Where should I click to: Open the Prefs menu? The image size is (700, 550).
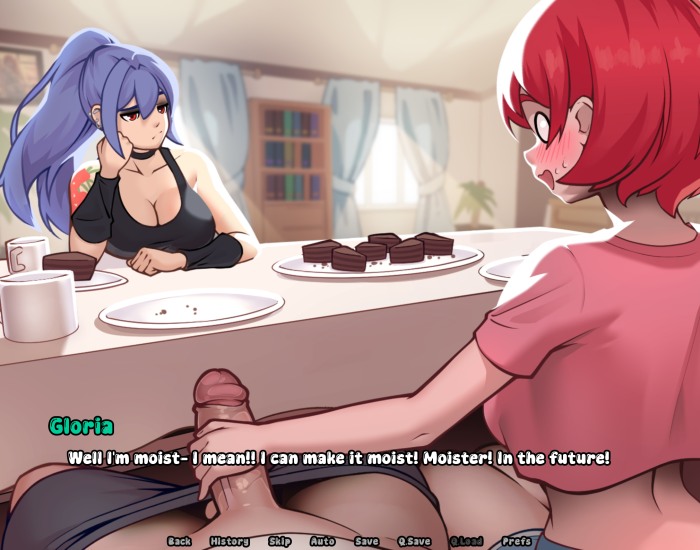pyautogui.click(x=517, y=541)
